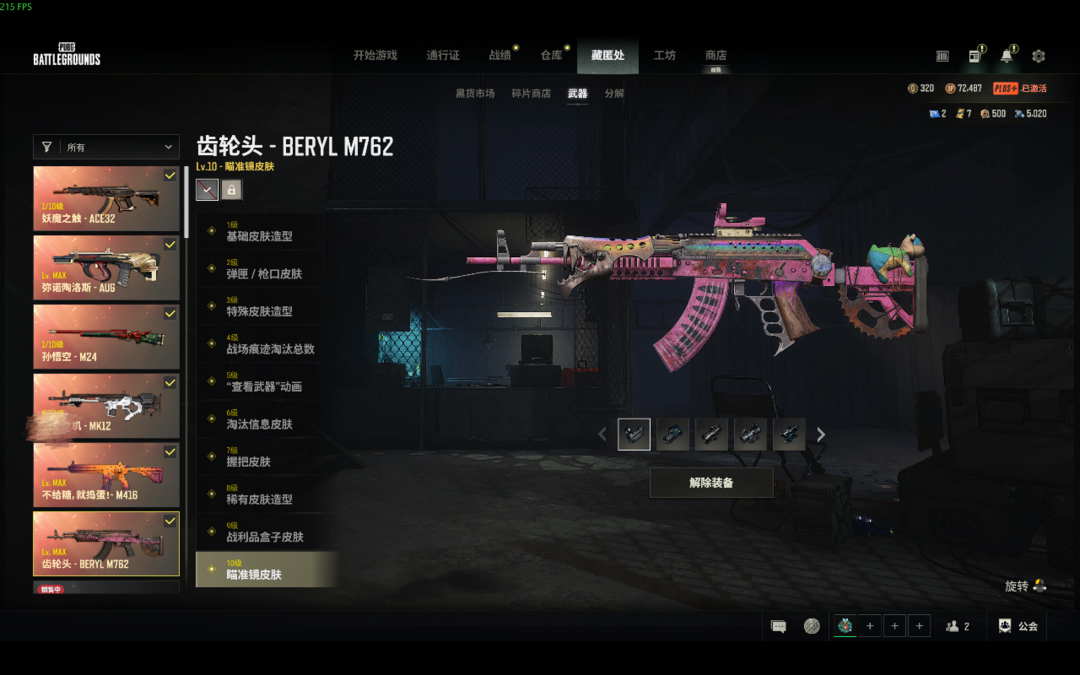Open the 分解 sub-tab
This screenshot has height=675, width=1080.
(614, 94)
